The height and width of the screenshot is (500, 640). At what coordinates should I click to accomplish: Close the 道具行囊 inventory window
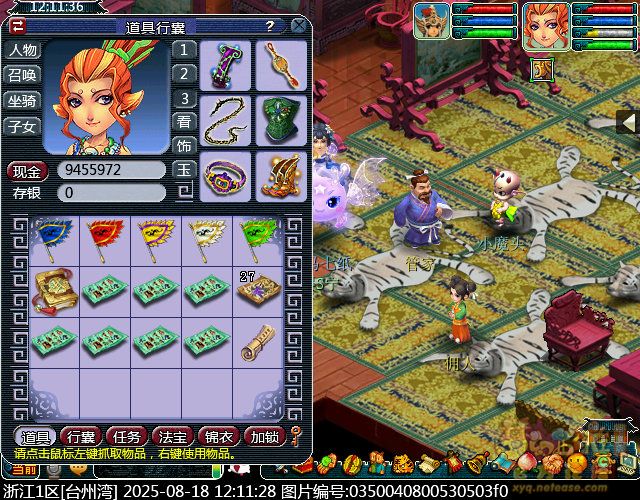(299, 26)
